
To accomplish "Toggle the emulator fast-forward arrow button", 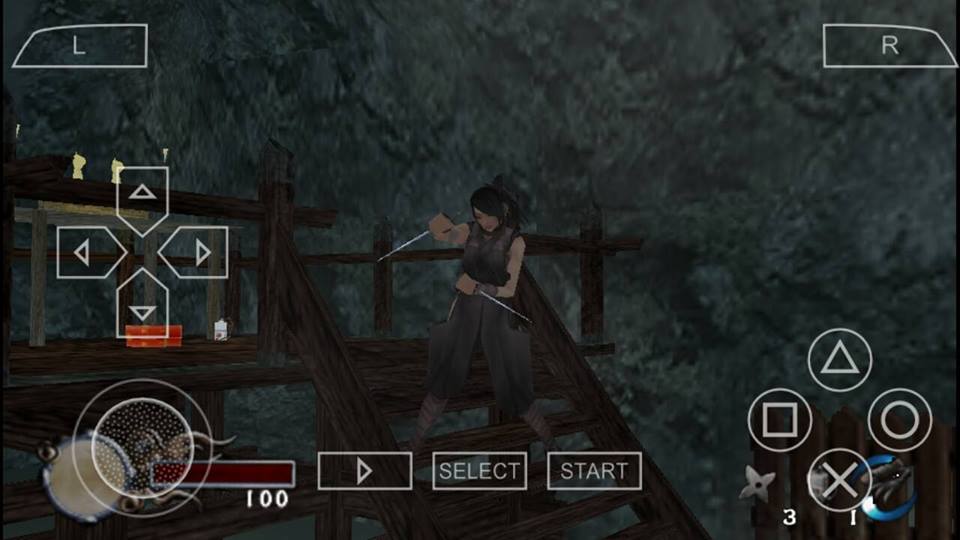I will click(365, 471).
